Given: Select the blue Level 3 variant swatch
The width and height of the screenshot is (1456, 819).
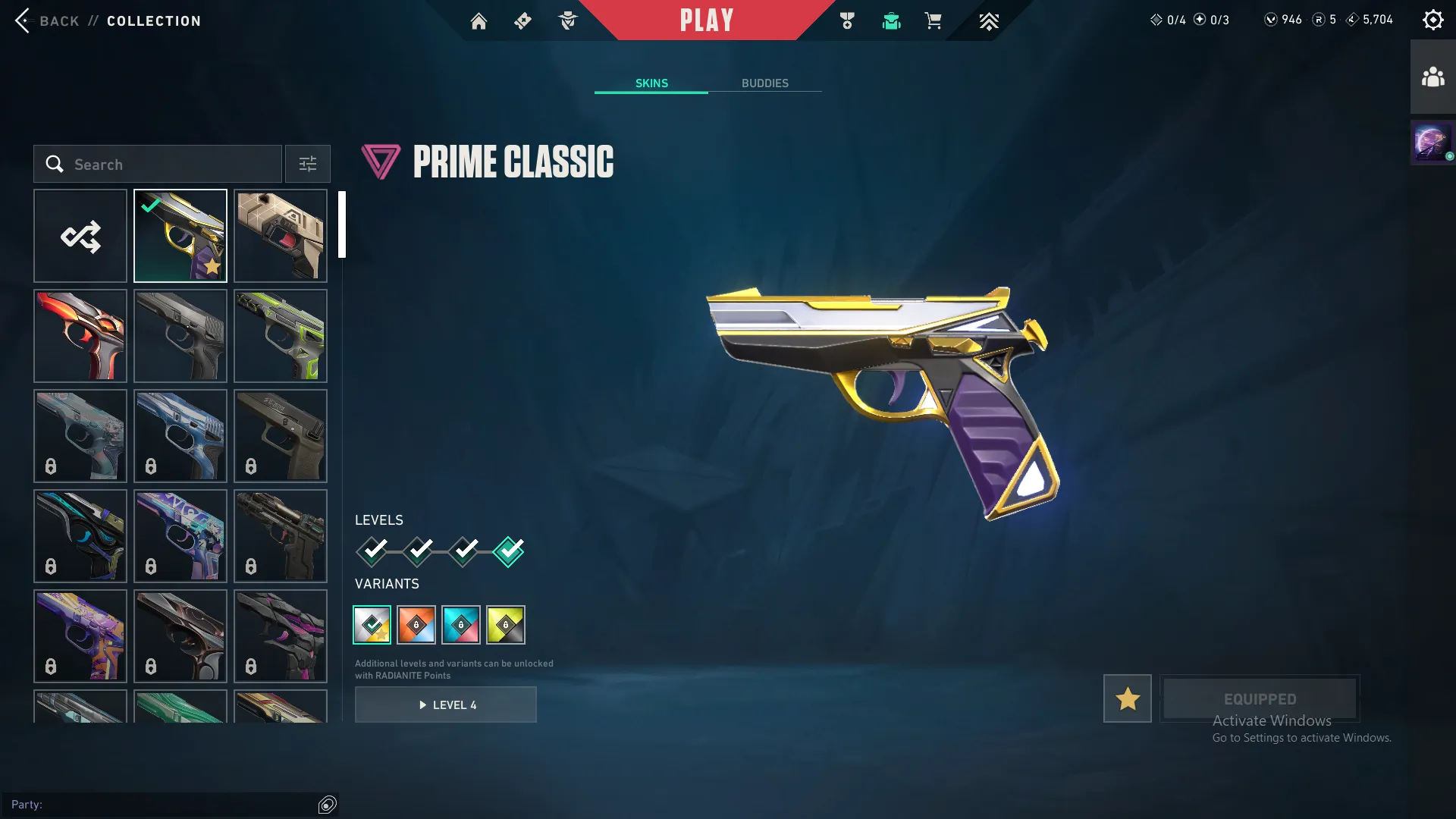Looking at the screenshot, I should 461,624.
